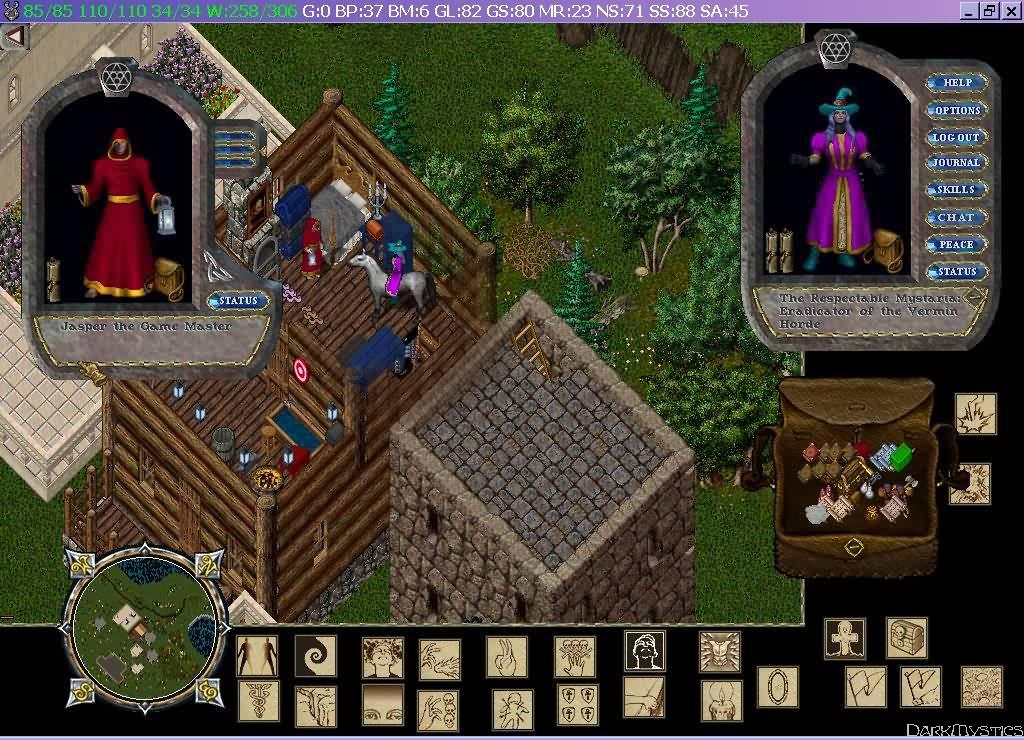Screen dimensions: 1024x740
Task: Open the Journal
Action: 956,163
